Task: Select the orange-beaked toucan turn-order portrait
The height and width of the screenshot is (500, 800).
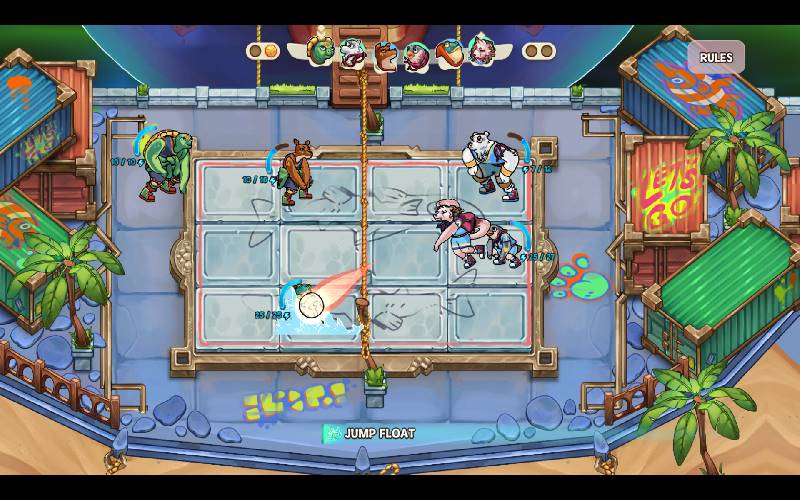Action: pos(448,52)
